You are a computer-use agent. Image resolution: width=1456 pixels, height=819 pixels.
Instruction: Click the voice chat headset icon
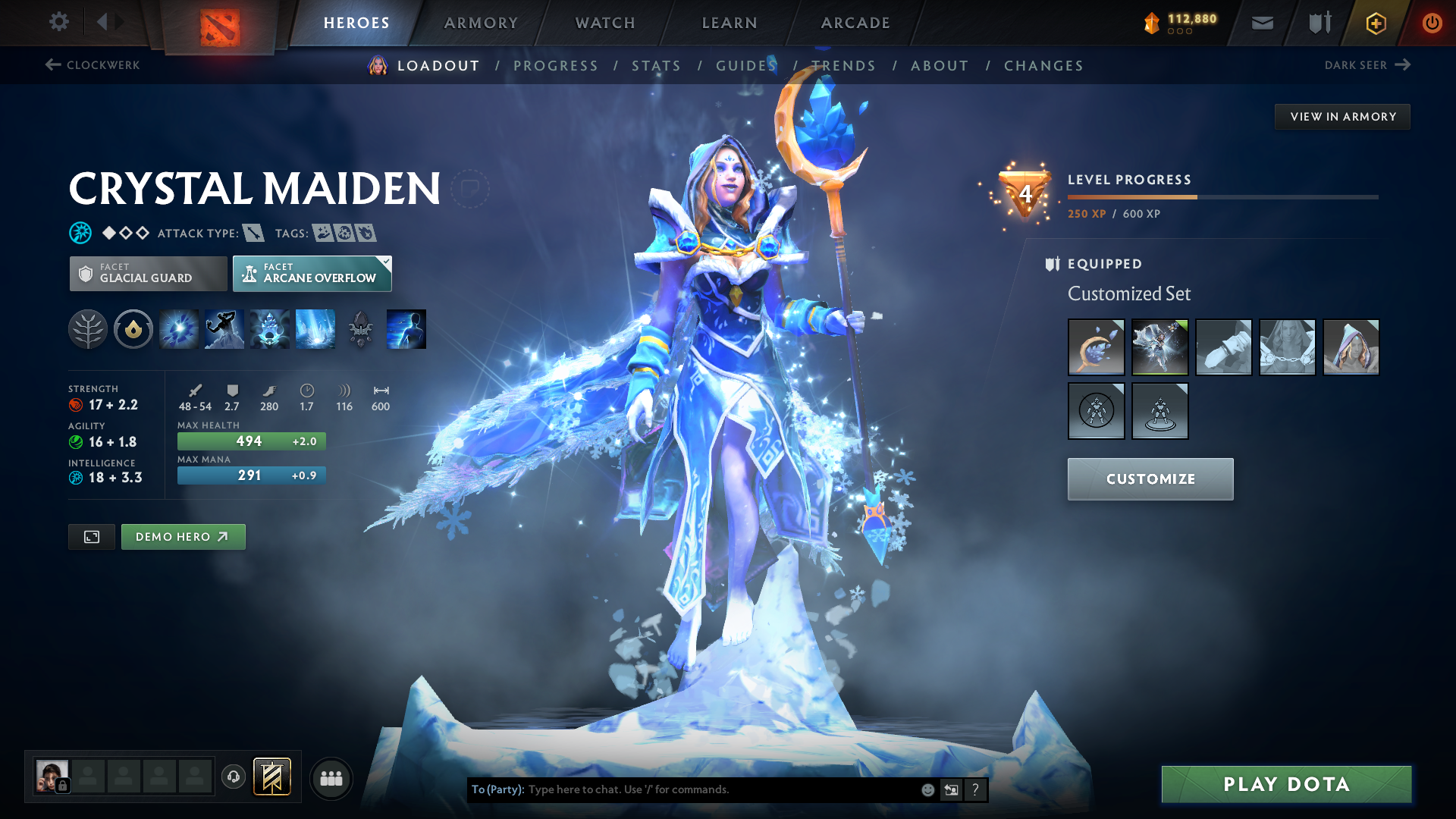point(234,777)
